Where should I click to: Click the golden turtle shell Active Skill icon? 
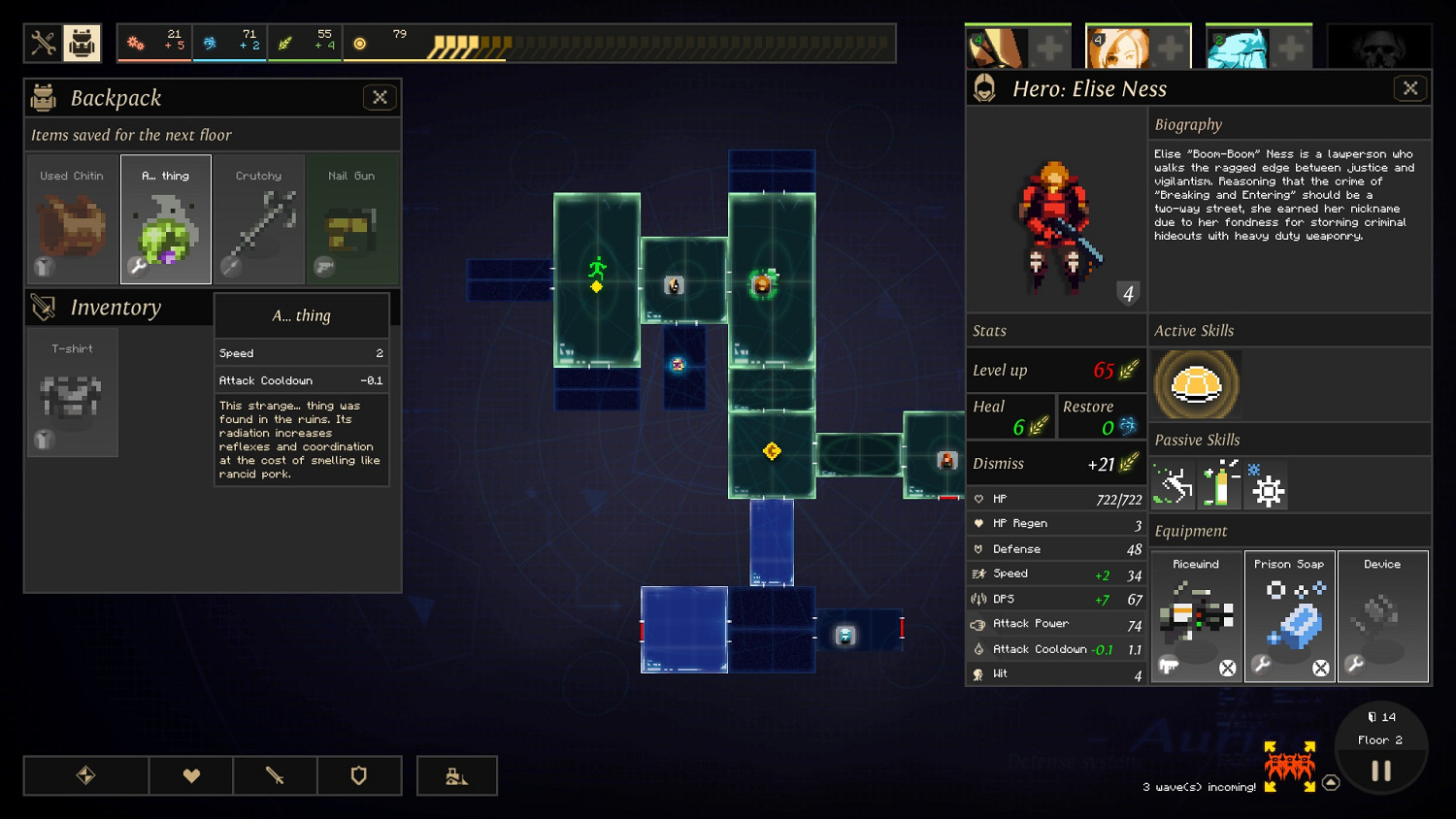click(1197, 384)
